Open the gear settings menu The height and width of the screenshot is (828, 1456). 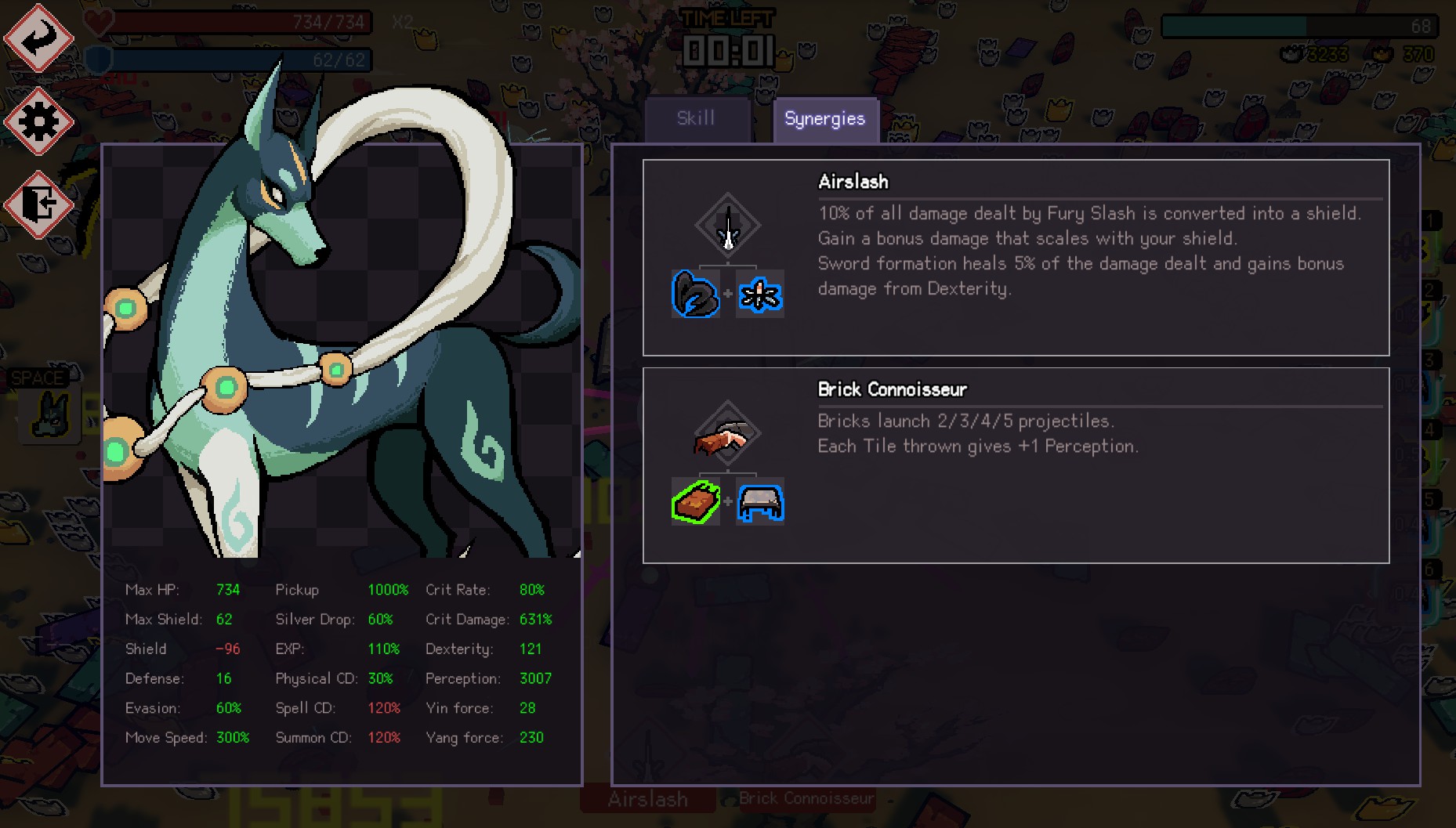38,122
